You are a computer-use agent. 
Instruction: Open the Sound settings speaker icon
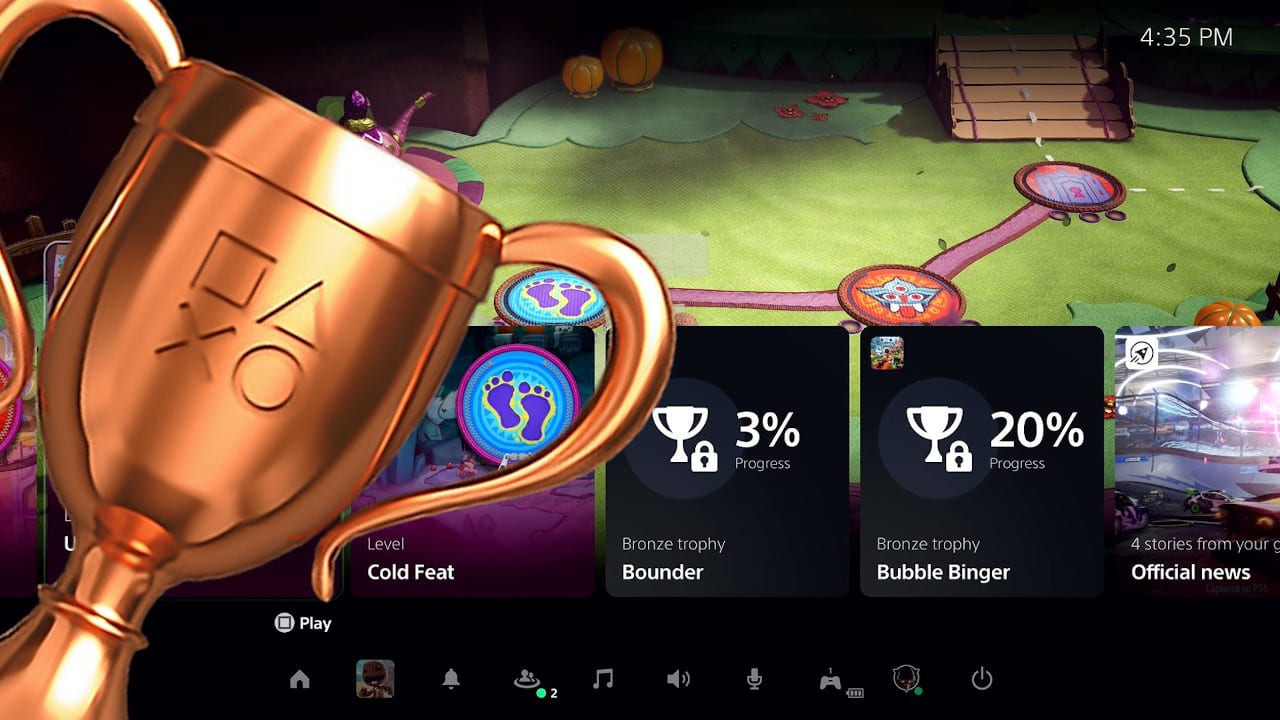tap(679, 679)
